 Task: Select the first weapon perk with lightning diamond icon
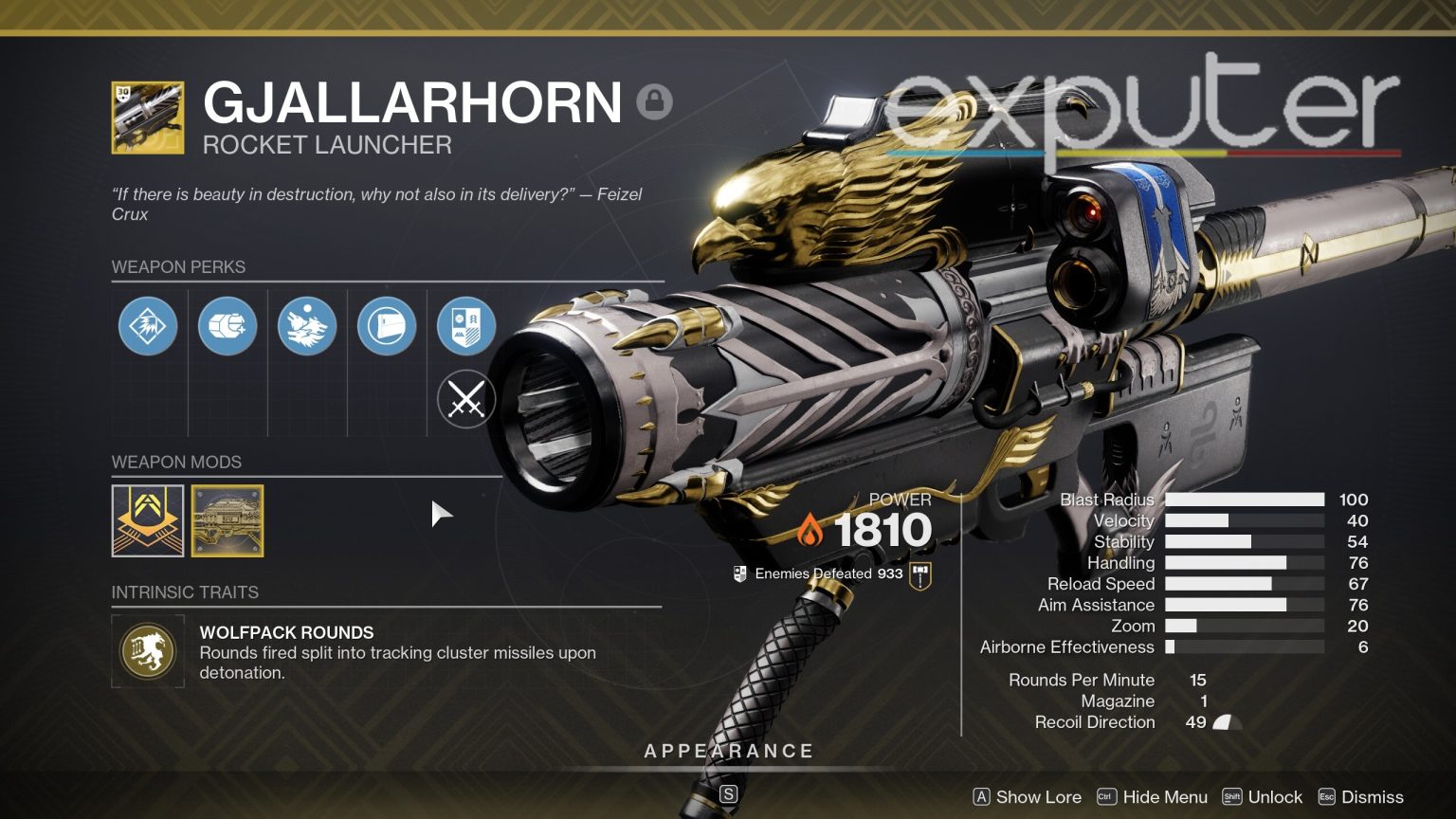(147, 325)
